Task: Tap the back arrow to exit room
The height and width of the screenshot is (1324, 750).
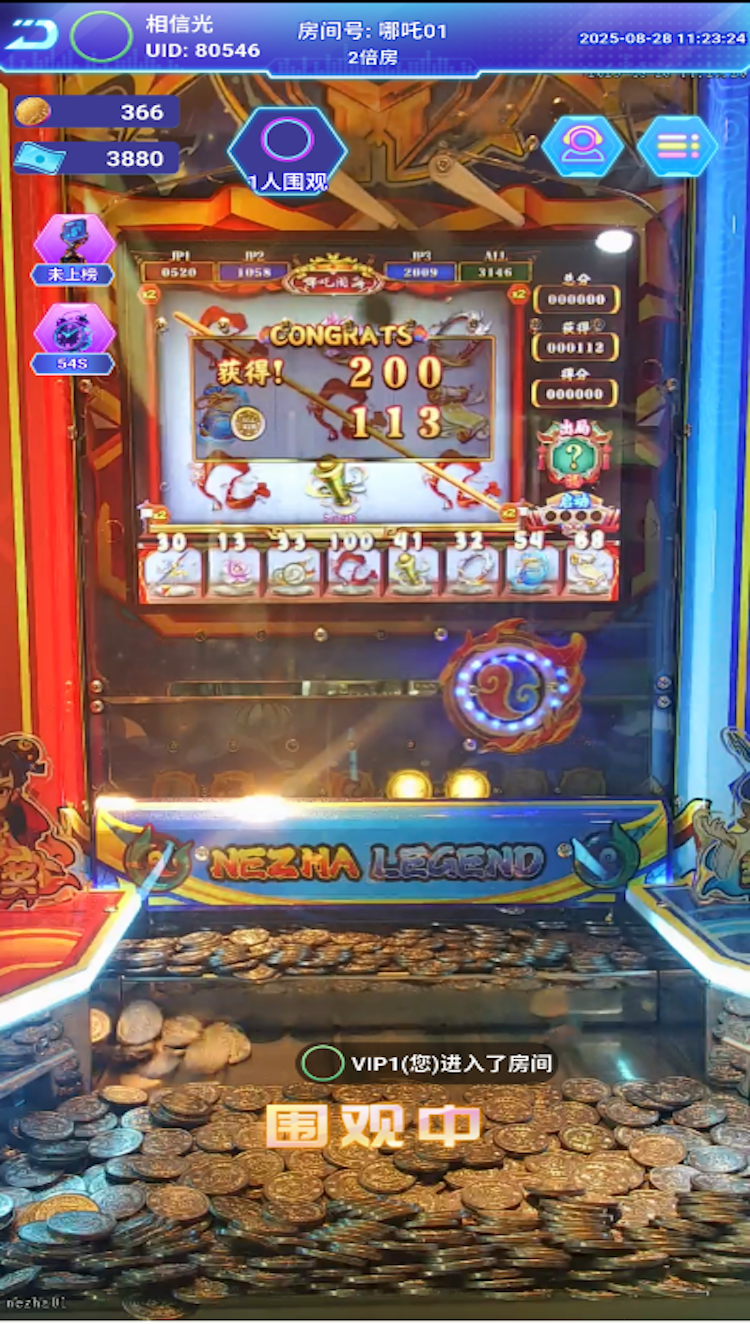Action: pos(32,35)
